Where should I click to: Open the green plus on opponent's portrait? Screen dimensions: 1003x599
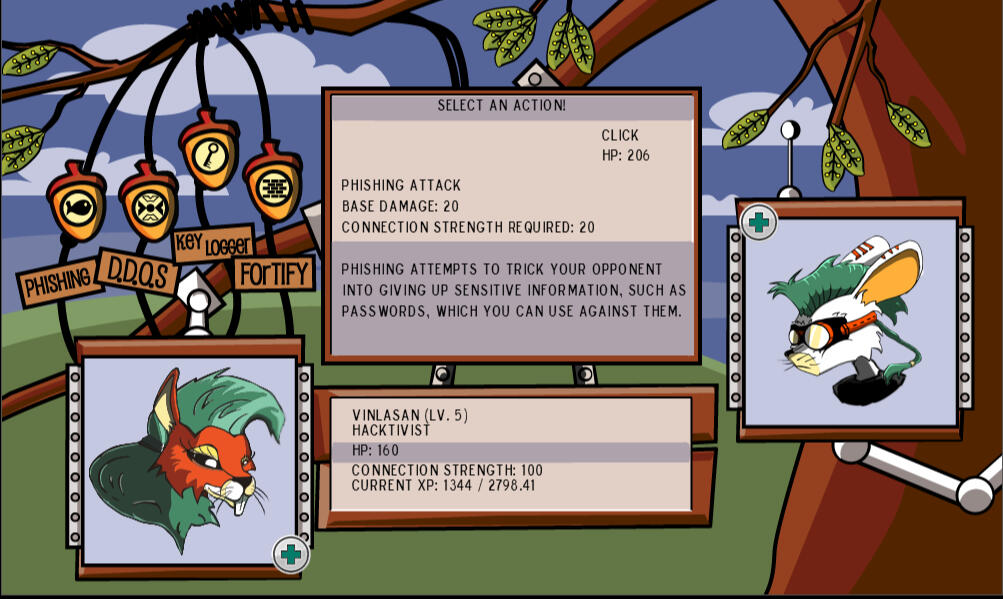click(x=758, y=222)
